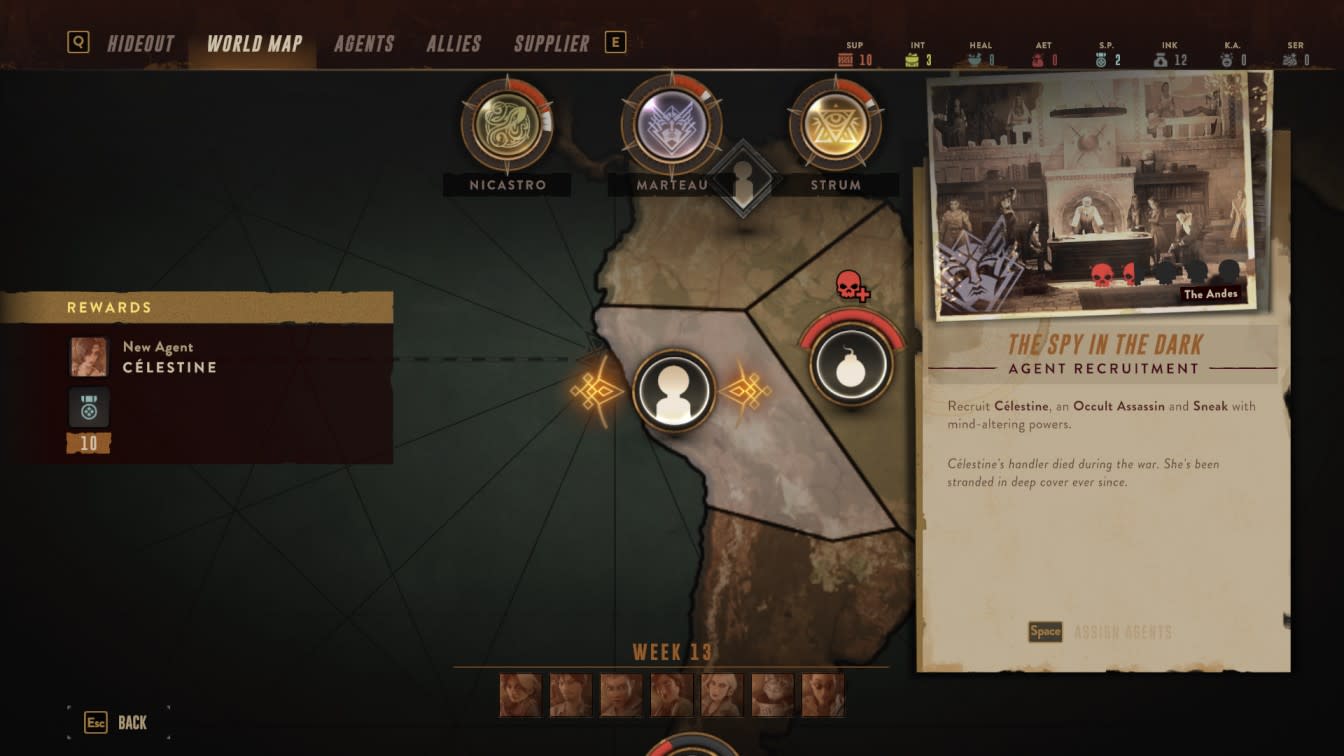
Task: Click the Célestine new agent reward portrait
Action: point(89,357)
